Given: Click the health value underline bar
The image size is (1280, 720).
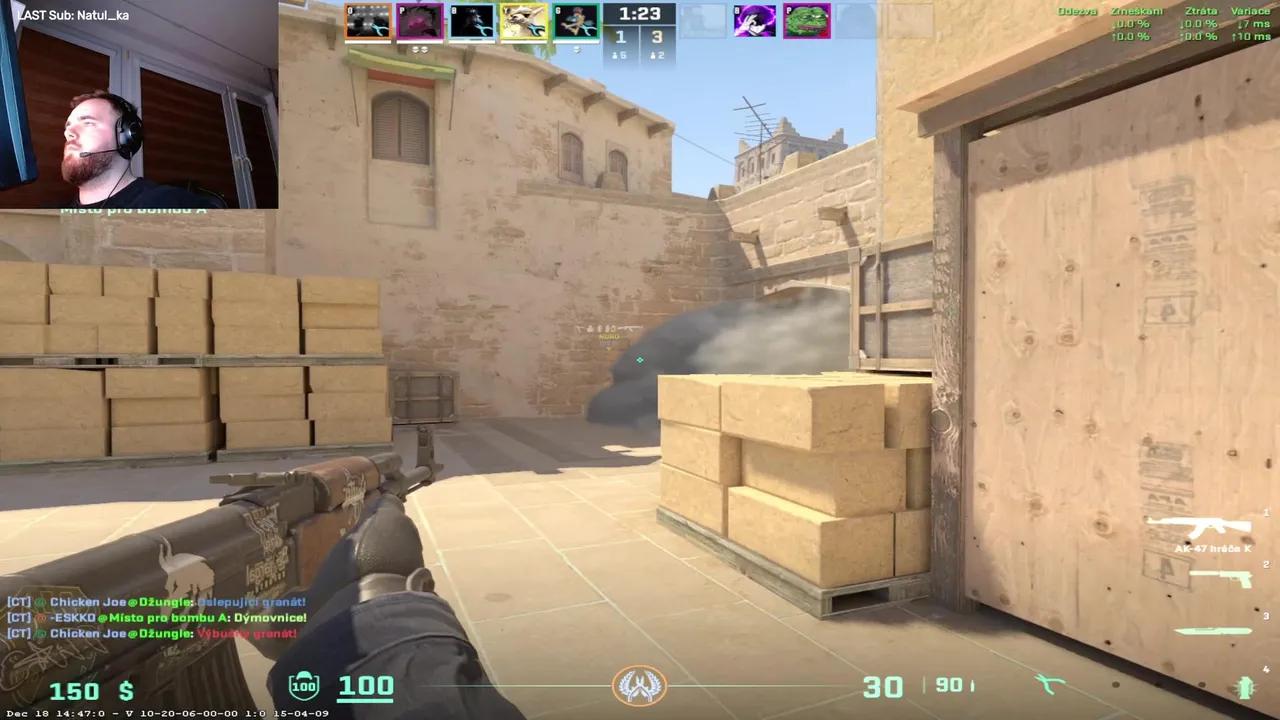Looking at the screenshot, I should (x=366, y=700).
